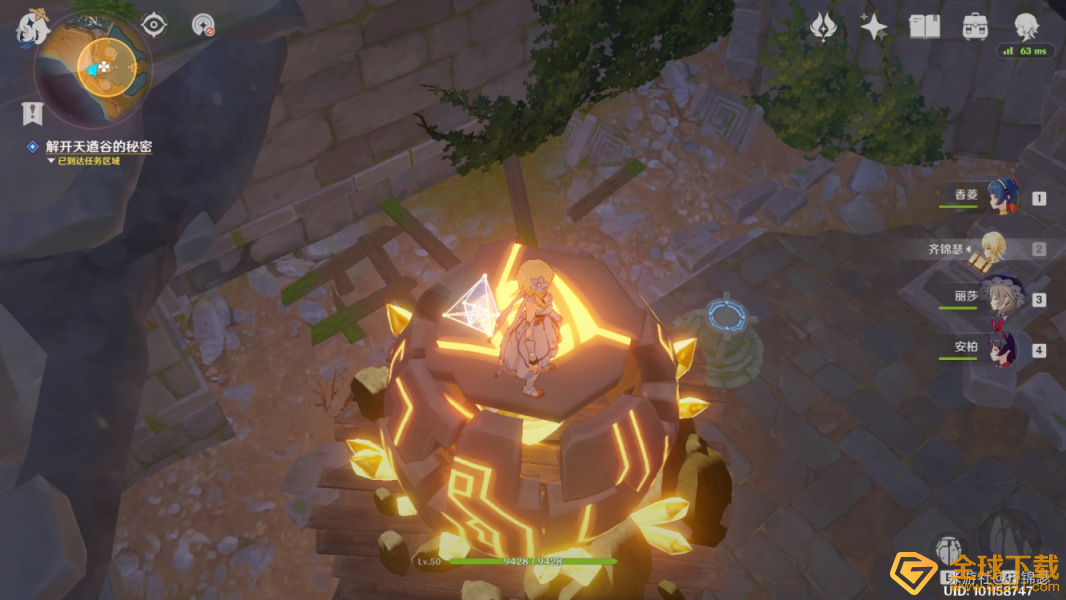1066x600 pixels.
Task: Select the active party member 齐锦瑟
Action: point(995,248)
